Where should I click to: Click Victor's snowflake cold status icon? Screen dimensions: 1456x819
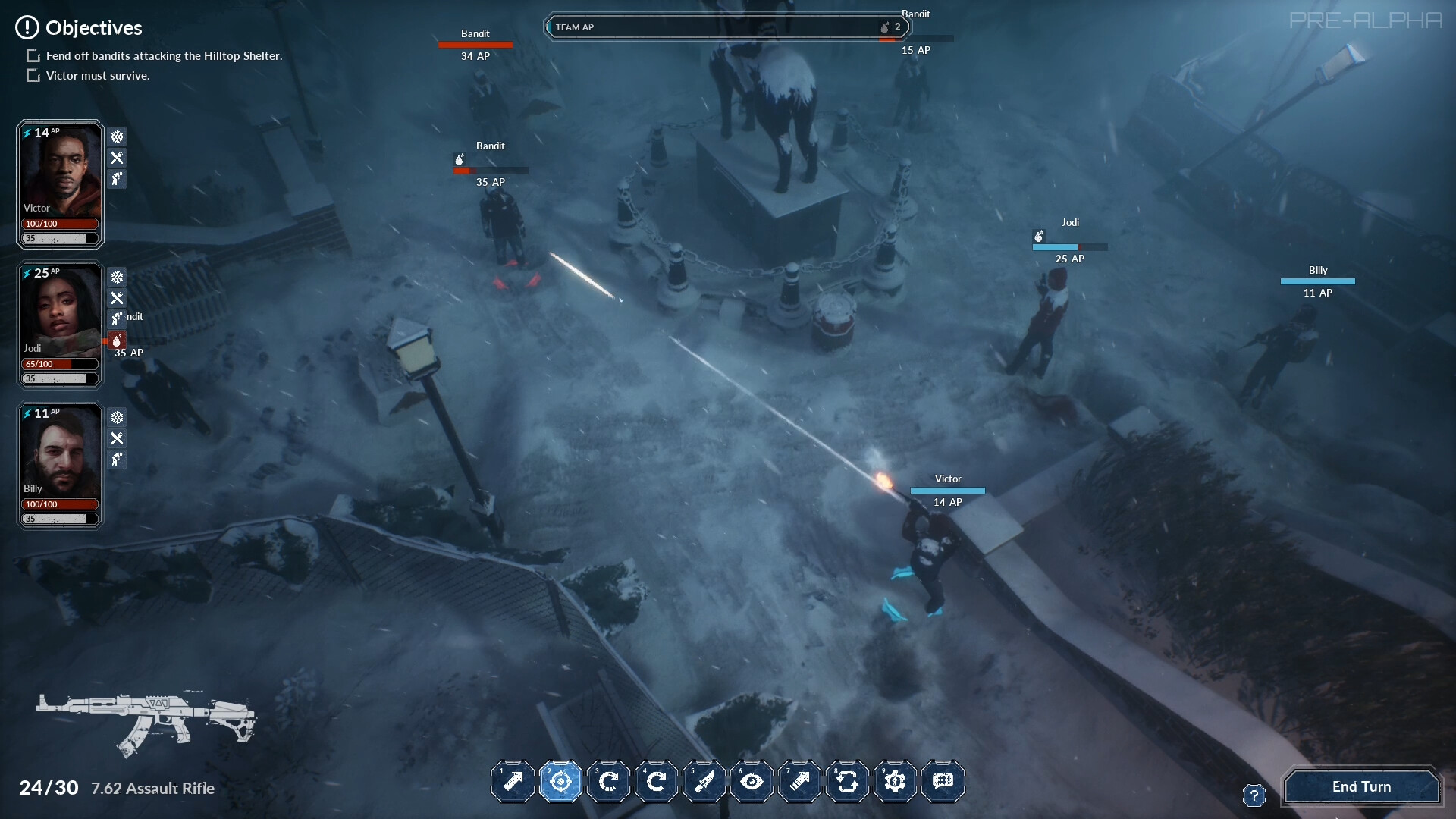coord(117,137)
